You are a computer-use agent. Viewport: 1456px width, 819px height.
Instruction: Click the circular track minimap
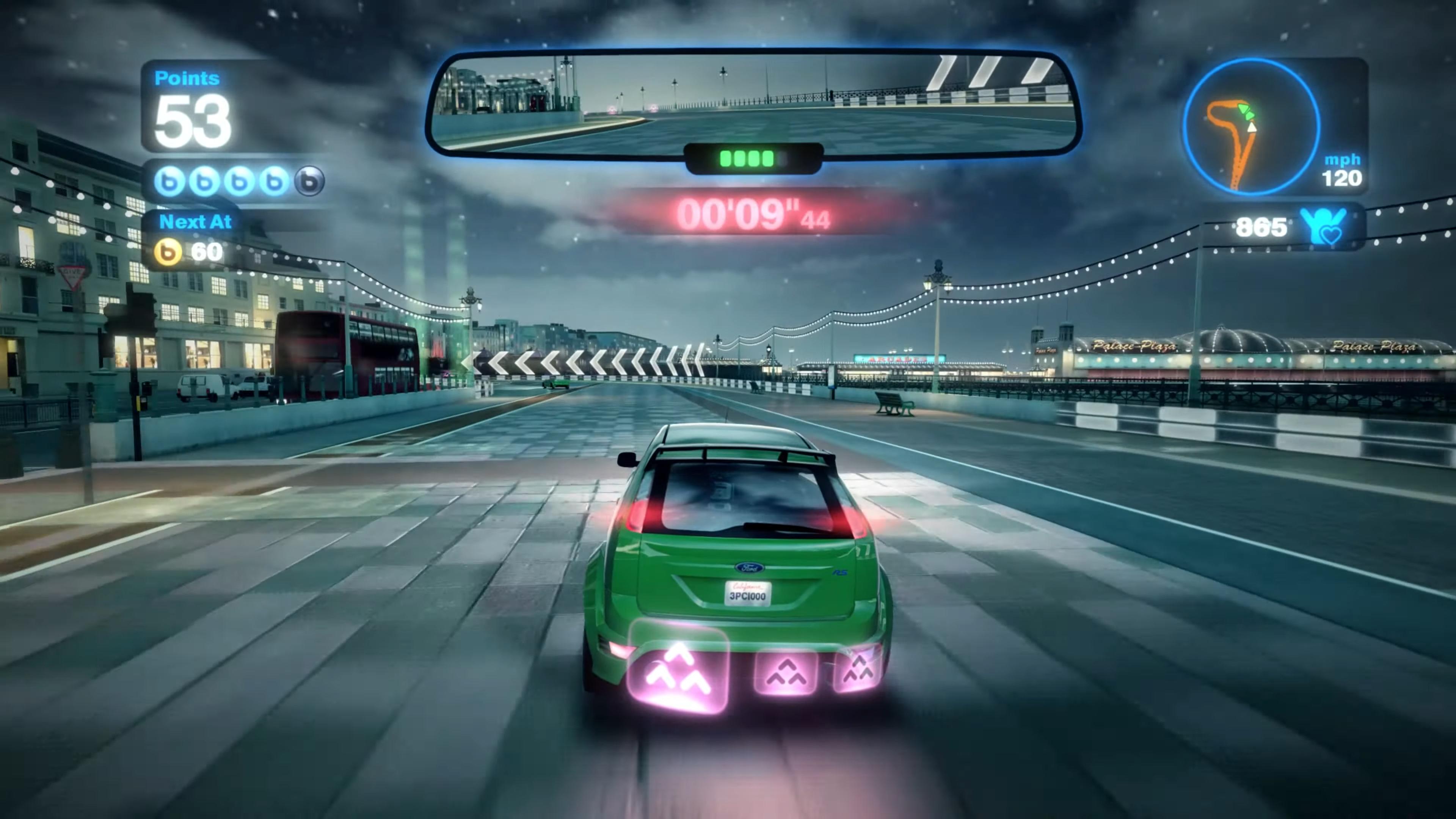pyautogui.click(x=1250, y=127)
